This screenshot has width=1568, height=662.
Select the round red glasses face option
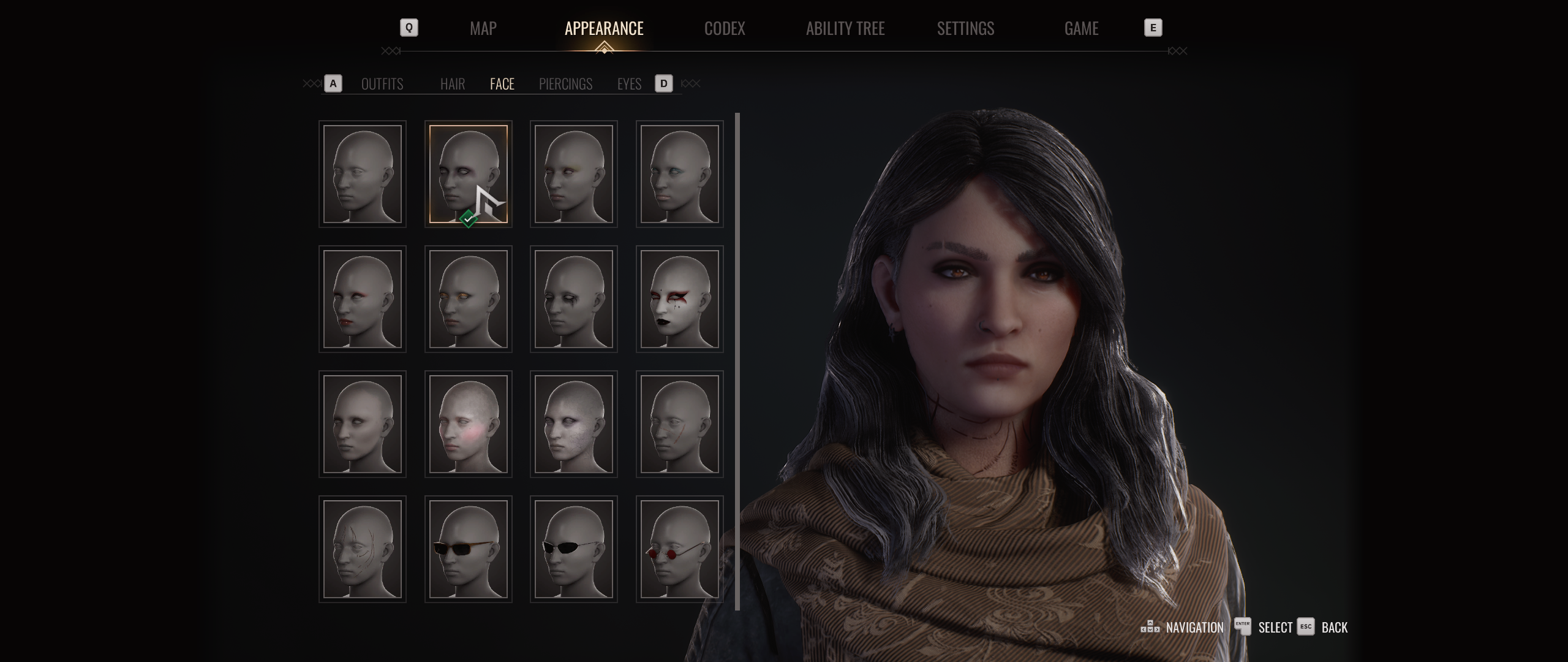679,549
